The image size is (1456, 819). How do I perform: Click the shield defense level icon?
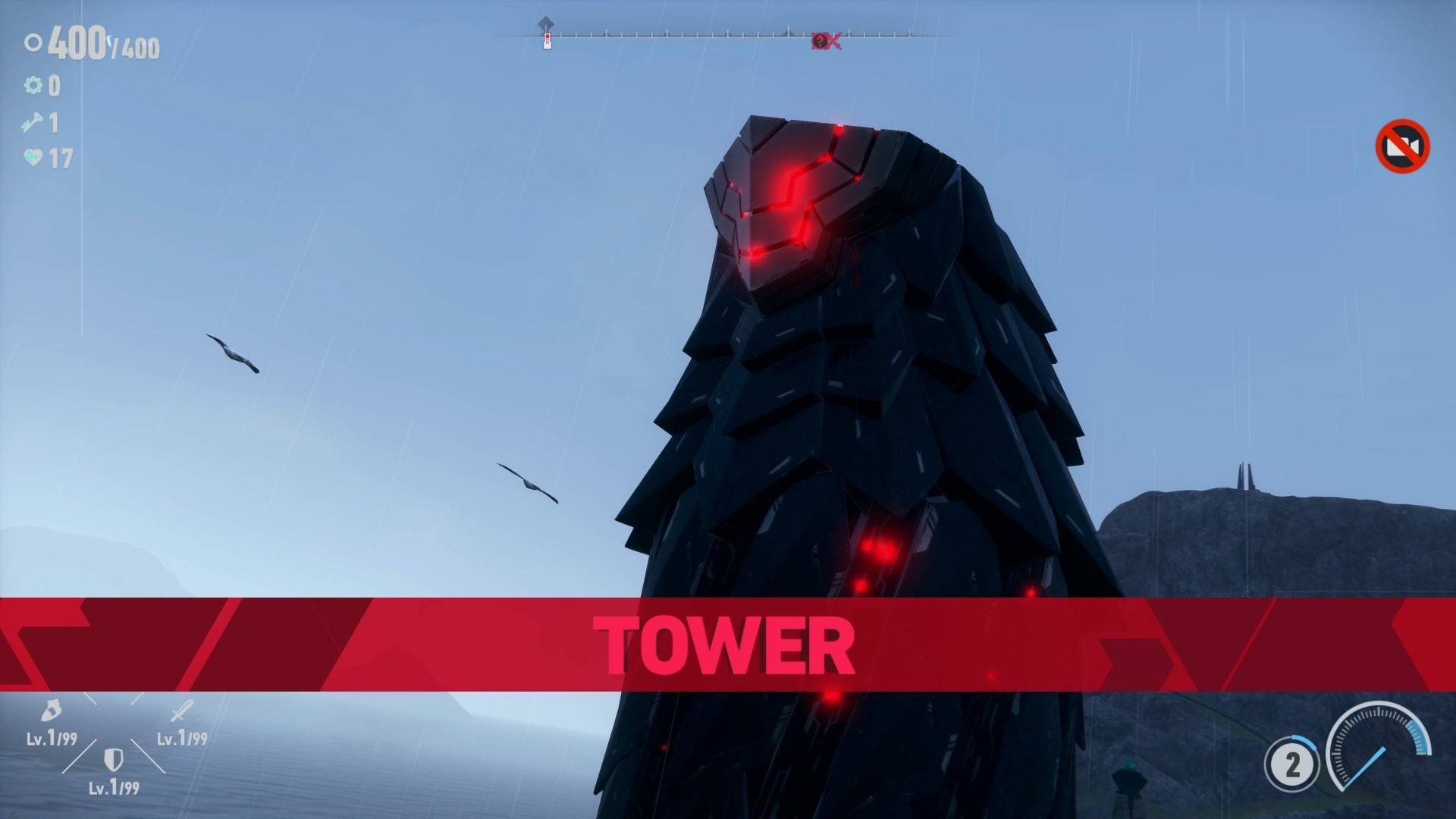tap(113, 759)
